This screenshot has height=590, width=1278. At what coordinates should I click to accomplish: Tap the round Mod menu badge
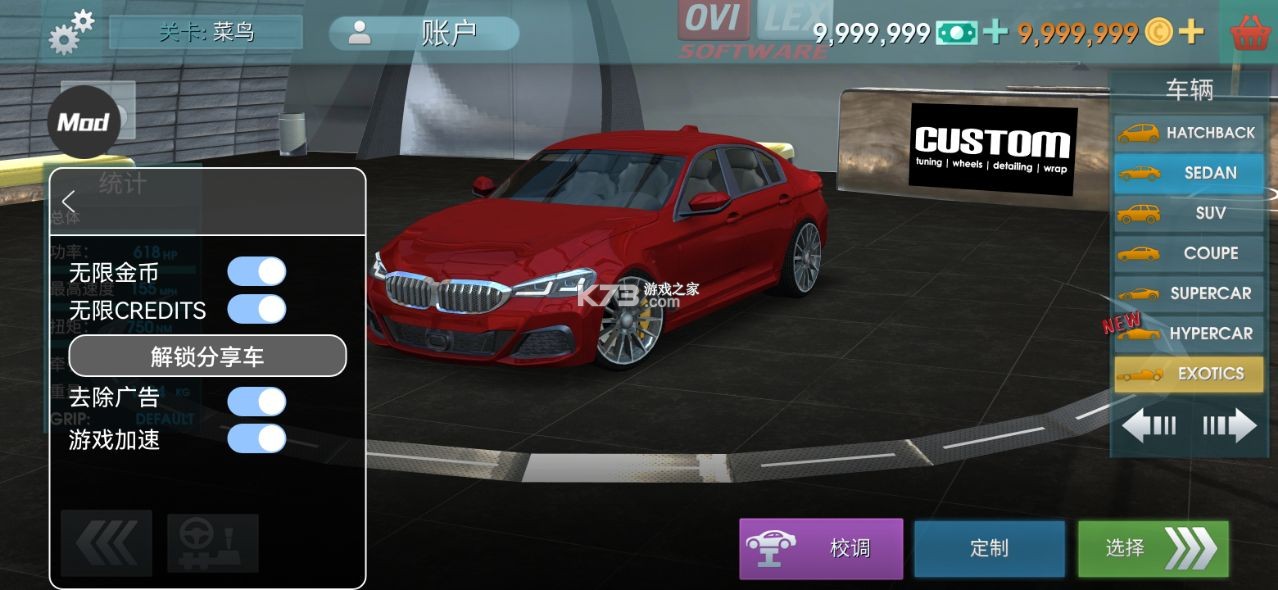(x=83, y=122)
